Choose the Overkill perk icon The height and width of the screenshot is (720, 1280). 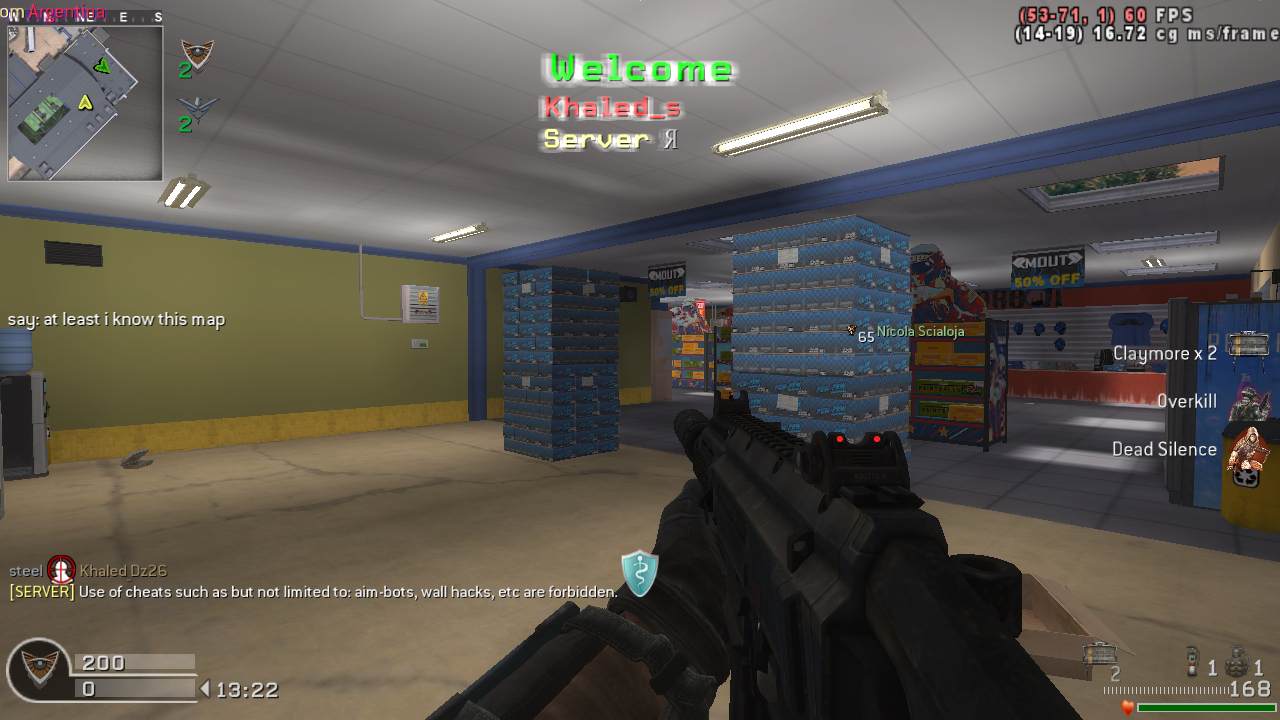pyautogui.click(x=1249, y=400)
